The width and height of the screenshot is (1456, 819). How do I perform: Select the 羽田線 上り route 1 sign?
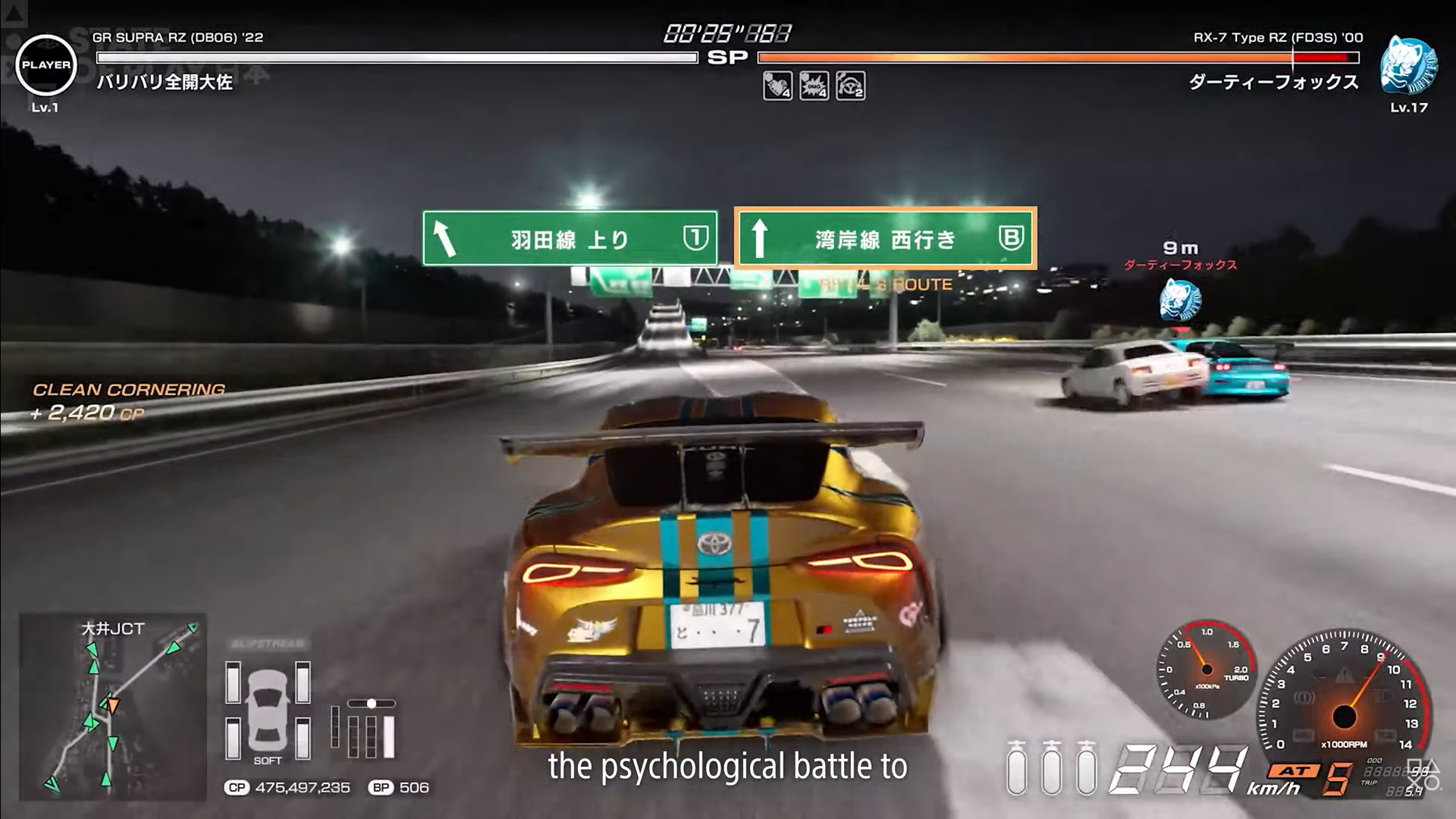point(570,237)
